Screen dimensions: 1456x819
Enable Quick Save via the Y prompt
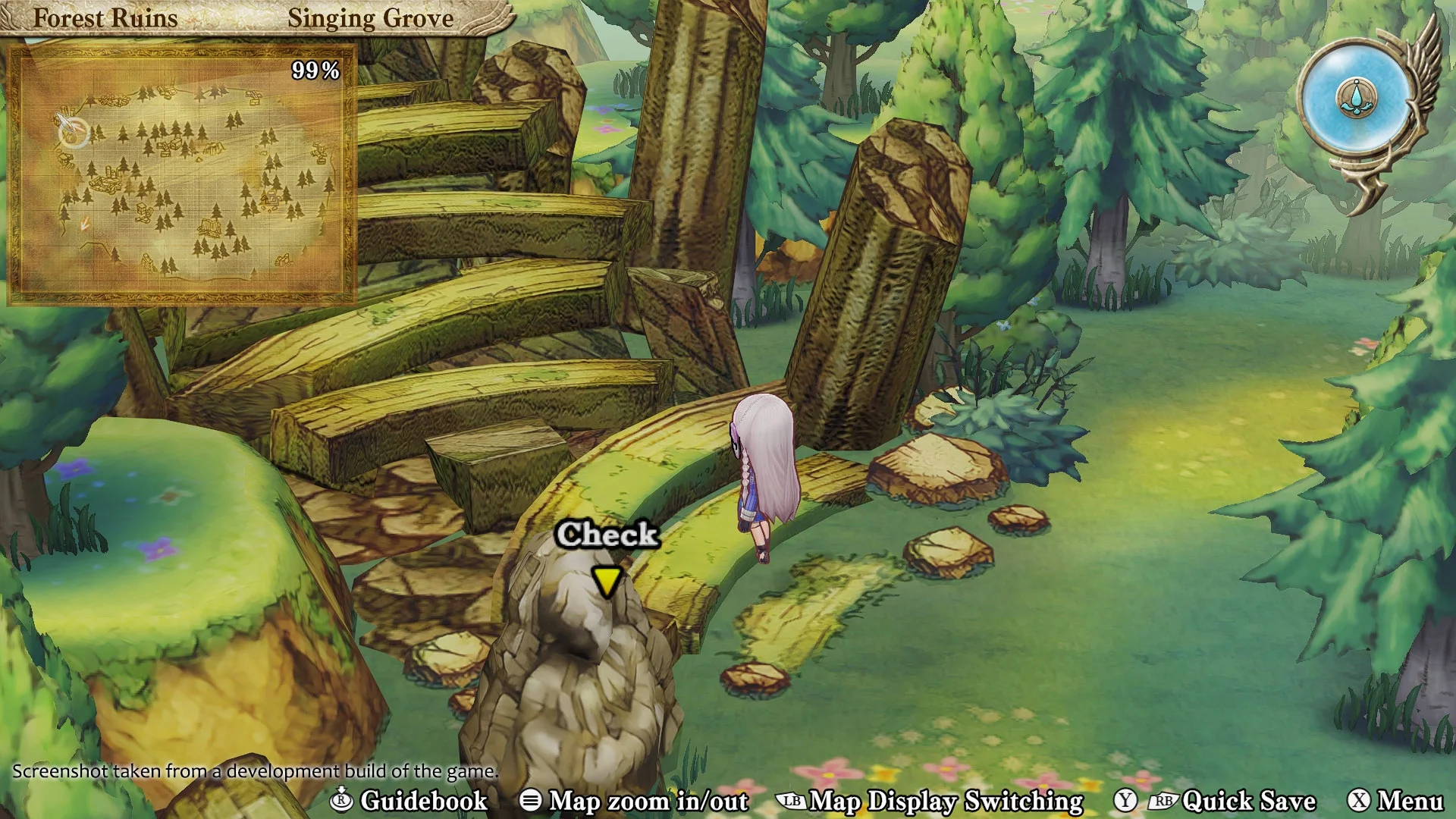click(1127, 801)
